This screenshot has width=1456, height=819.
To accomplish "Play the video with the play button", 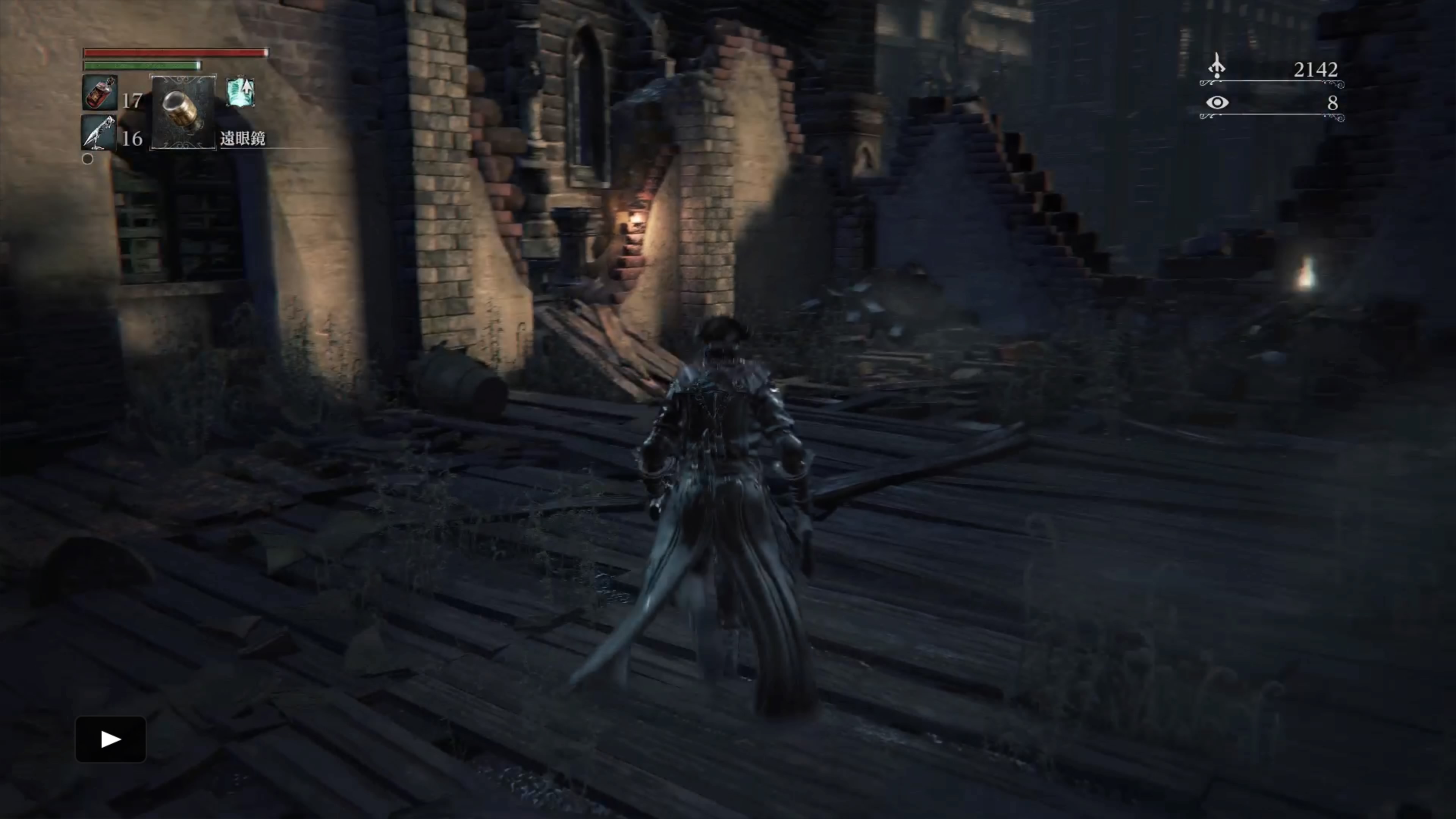I will (111, 739).
